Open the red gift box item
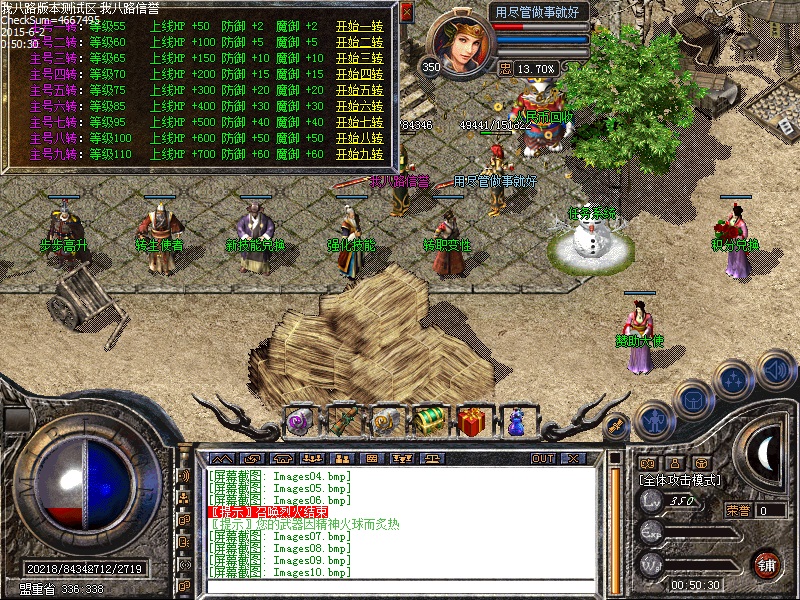Viewport: 800px width, 600px height. coord(472,420)
